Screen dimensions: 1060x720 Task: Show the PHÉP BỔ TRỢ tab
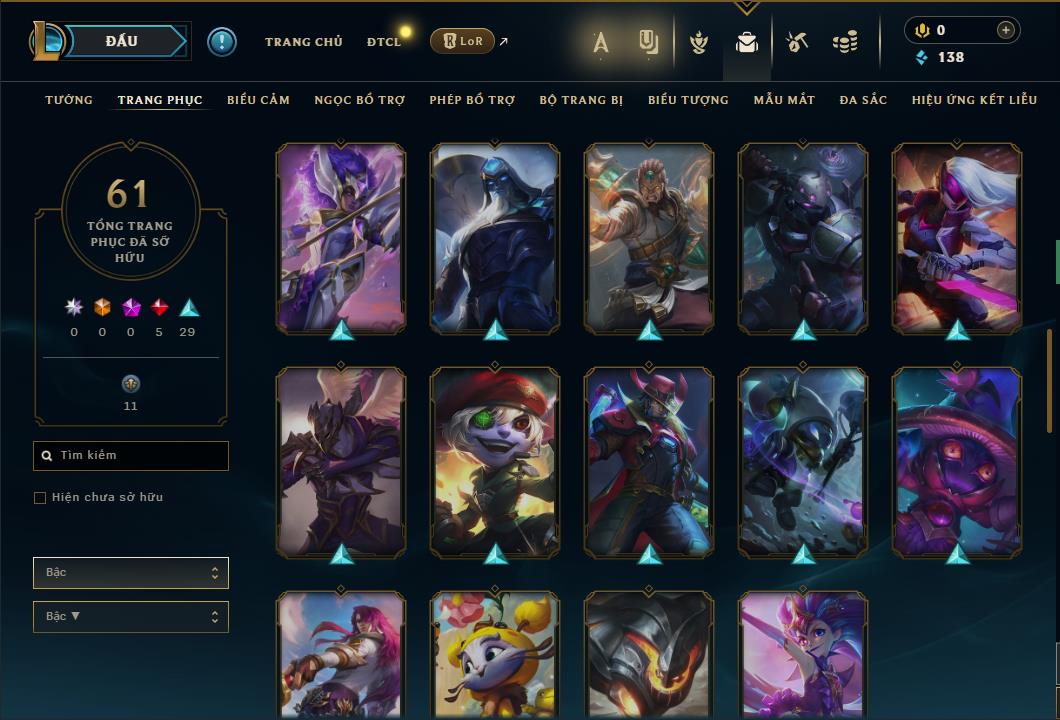coord(472,100)
